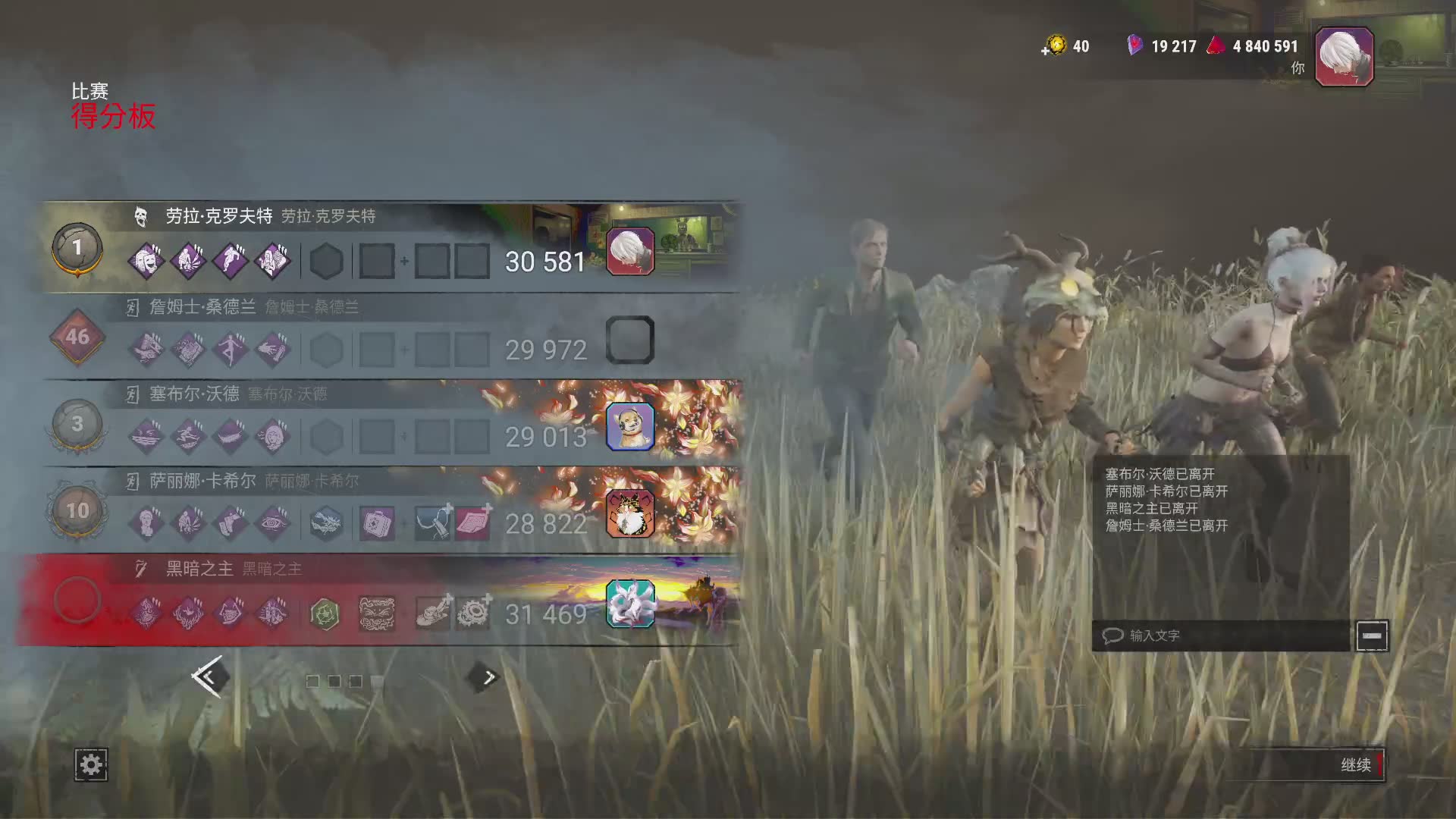Click the 继续 continue button
This screenshot has height=819, width=1456.
pos(1355,764)
